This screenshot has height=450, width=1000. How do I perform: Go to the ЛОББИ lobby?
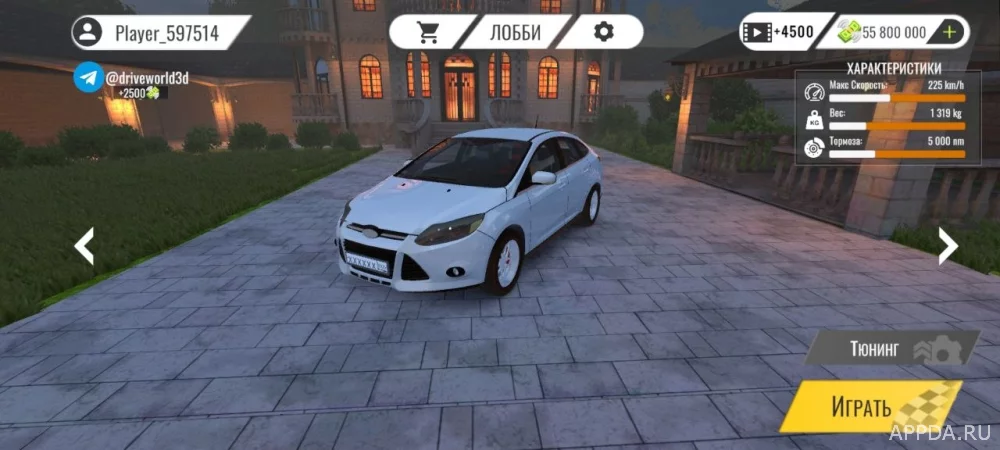pyautogui.click(x=514, y=32)
